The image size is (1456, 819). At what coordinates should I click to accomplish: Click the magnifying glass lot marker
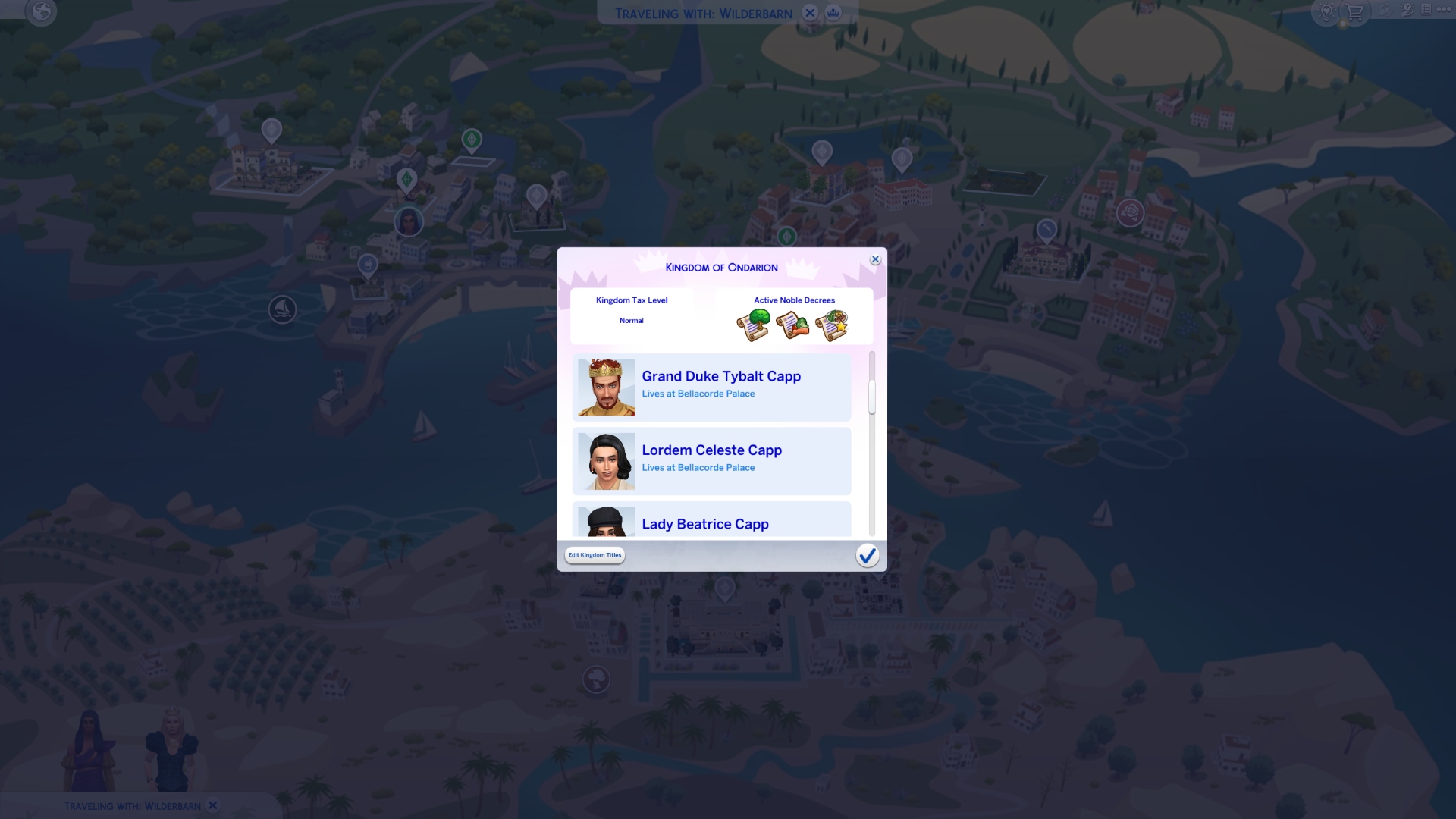tap(1046, 229)
